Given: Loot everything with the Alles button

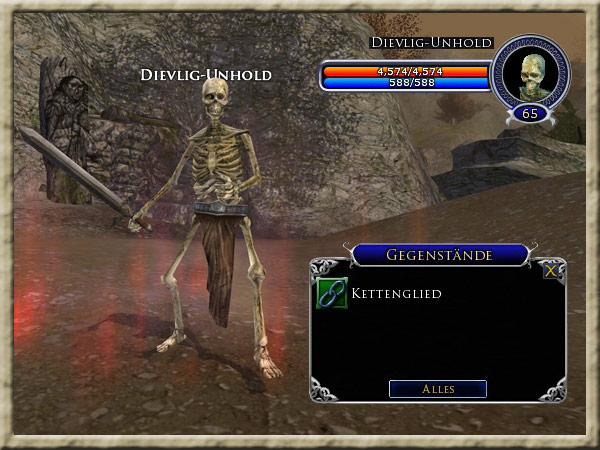Looking at the screenshot, I should click(438, 389).
